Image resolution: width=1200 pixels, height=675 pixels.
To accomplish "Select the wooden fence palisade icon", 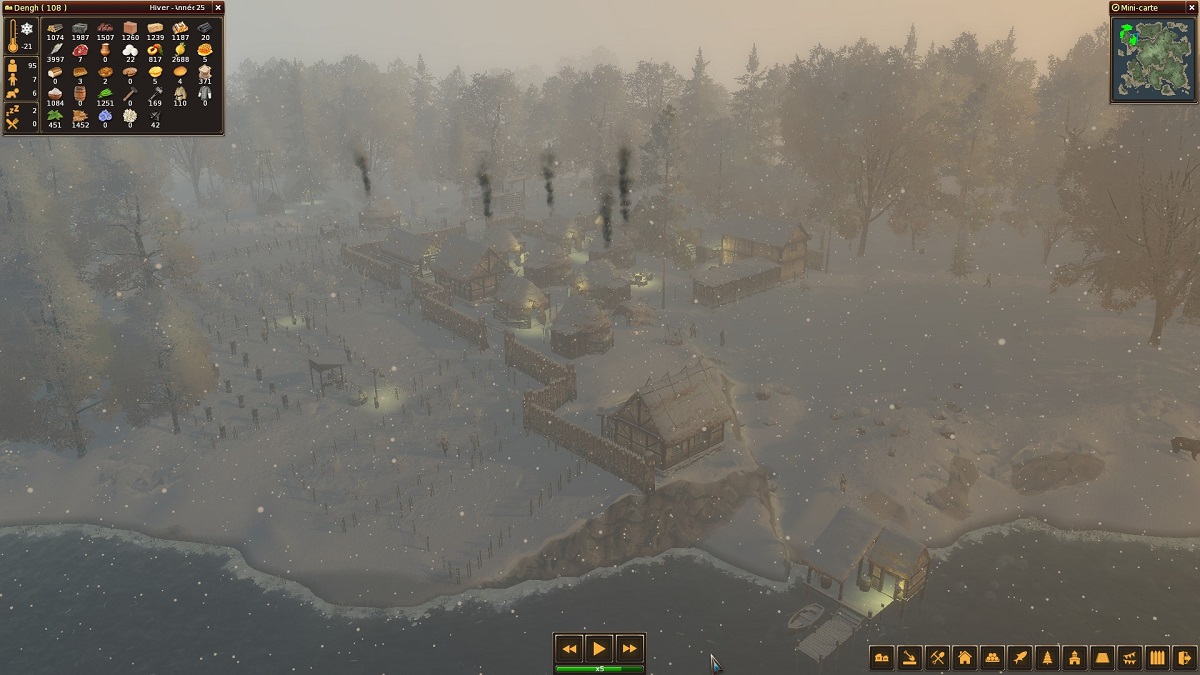I will tap(1158, 658).
